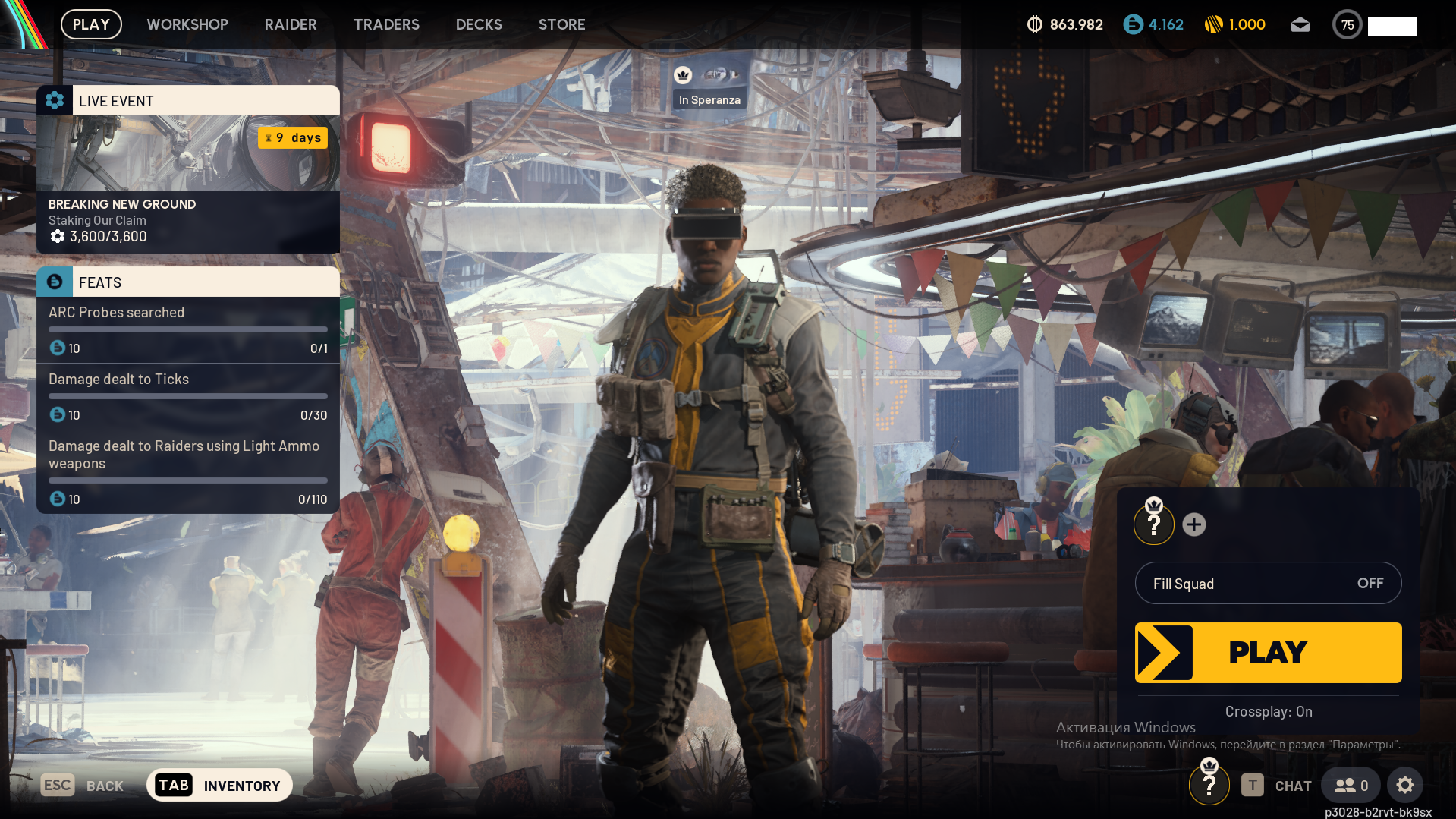
Task: Select the Damage dealt to Ticks feat
Action: coord(188,396)
